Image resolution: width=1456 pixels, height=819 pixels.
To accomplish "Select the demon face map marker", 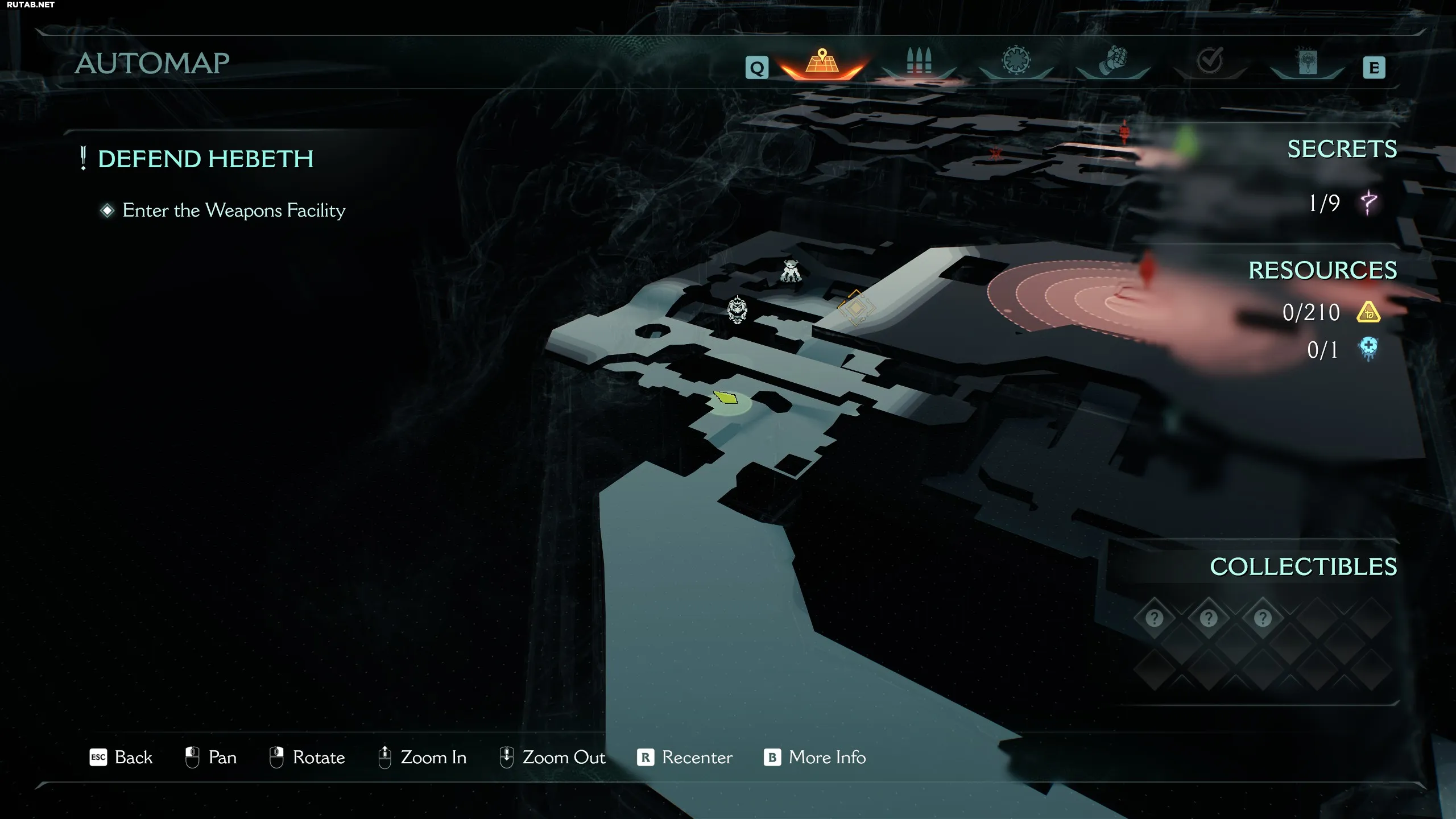I will tap(737, 310).
